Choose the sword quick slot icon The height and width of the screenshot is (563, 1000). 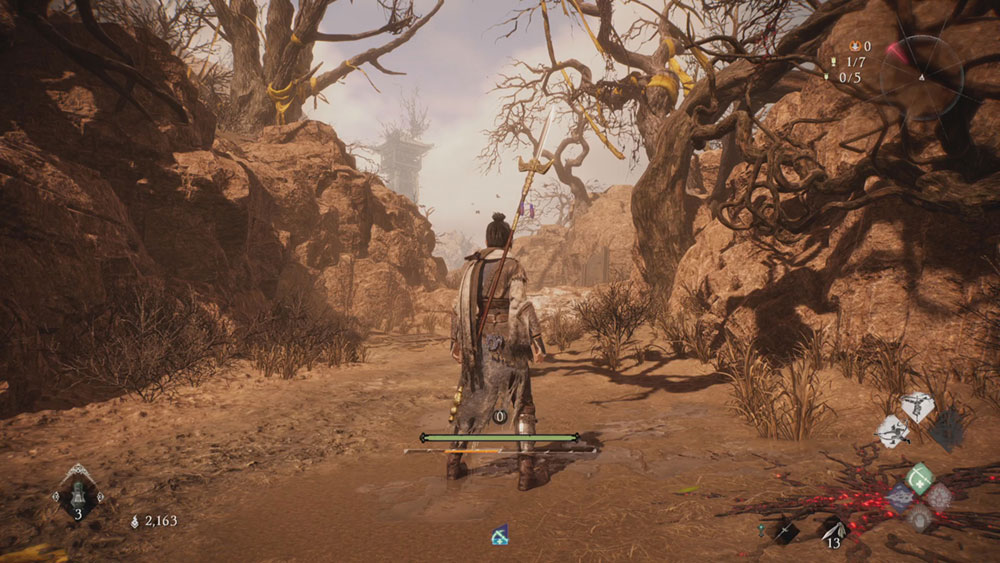(x=785, y=531)
